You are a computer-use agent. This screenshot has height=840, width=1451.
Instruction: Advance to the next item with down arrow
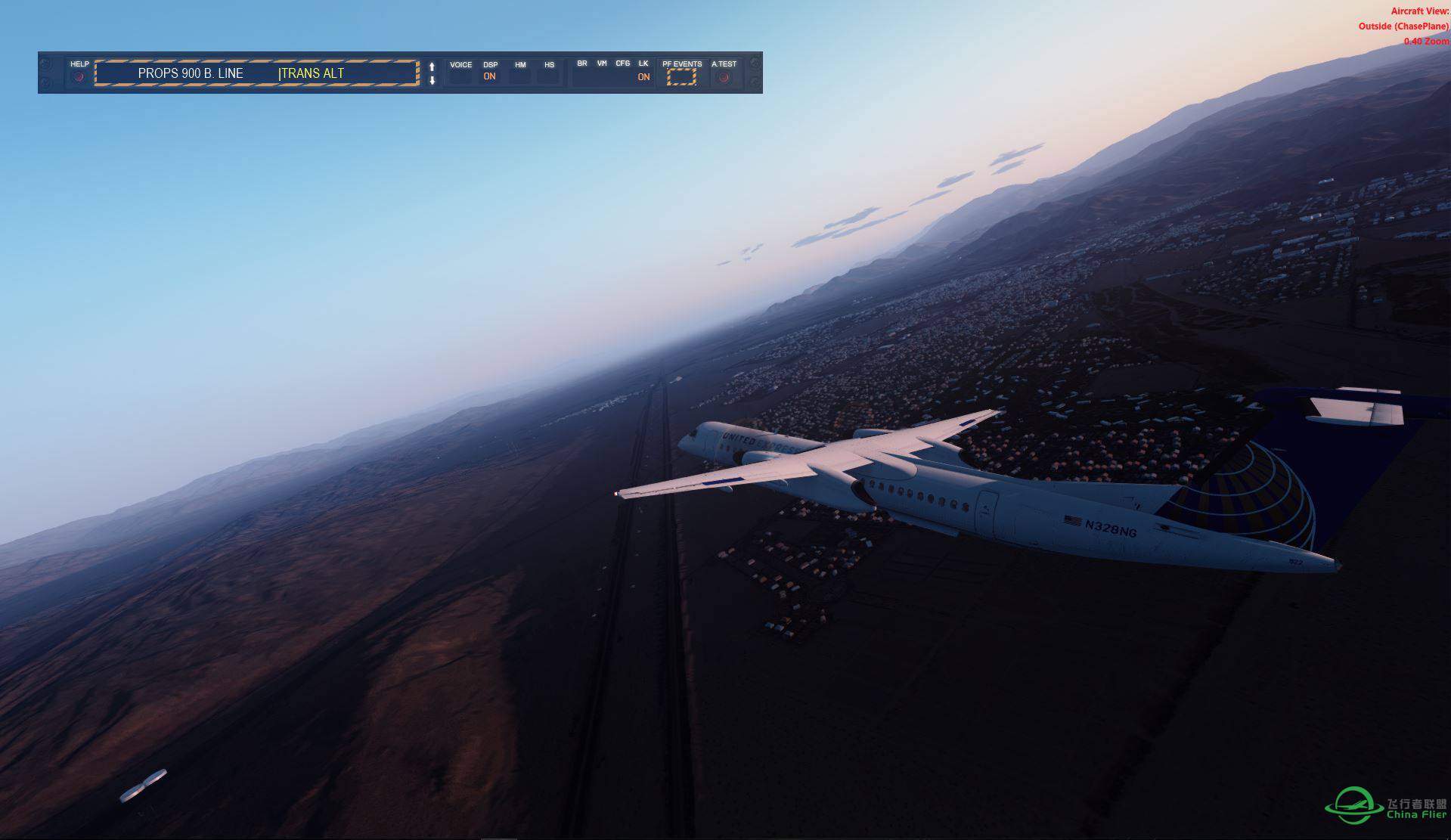click(432, 80)
